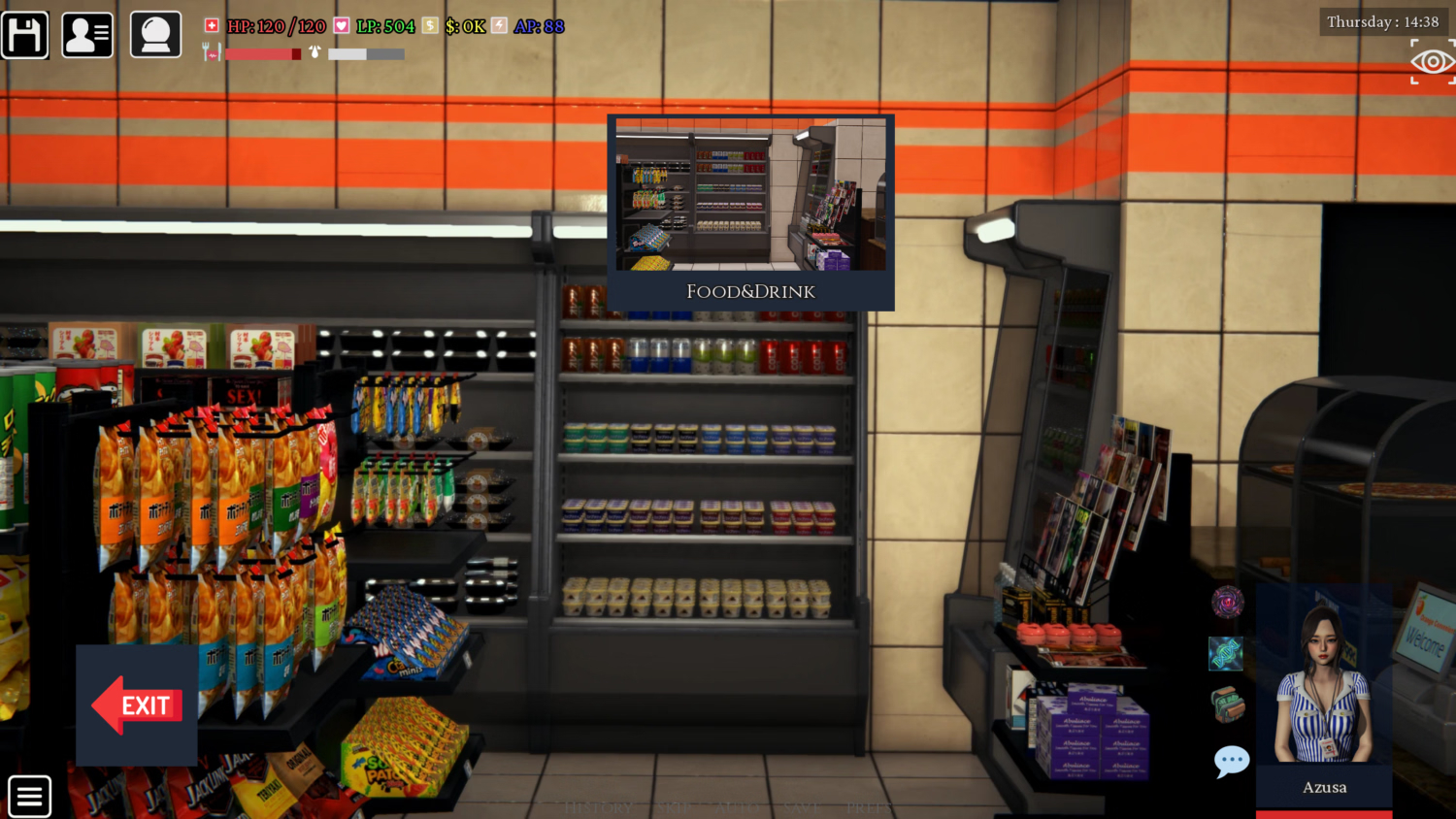The image size is (1456, 819).
Task: Open the save menu via floppy disk icon
Action: click(24, 33)
